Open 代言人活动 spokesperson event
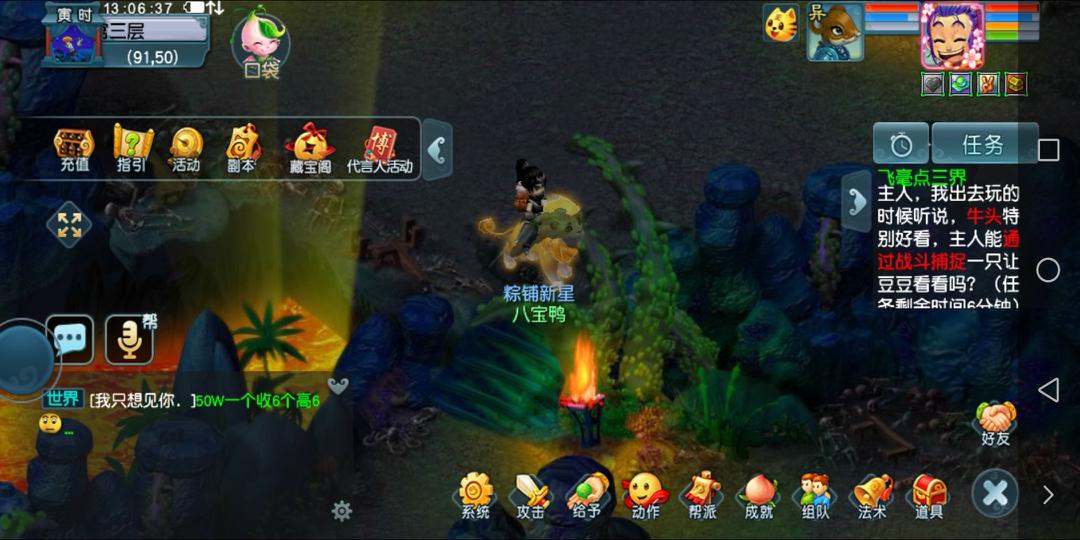 pos(380,150)
